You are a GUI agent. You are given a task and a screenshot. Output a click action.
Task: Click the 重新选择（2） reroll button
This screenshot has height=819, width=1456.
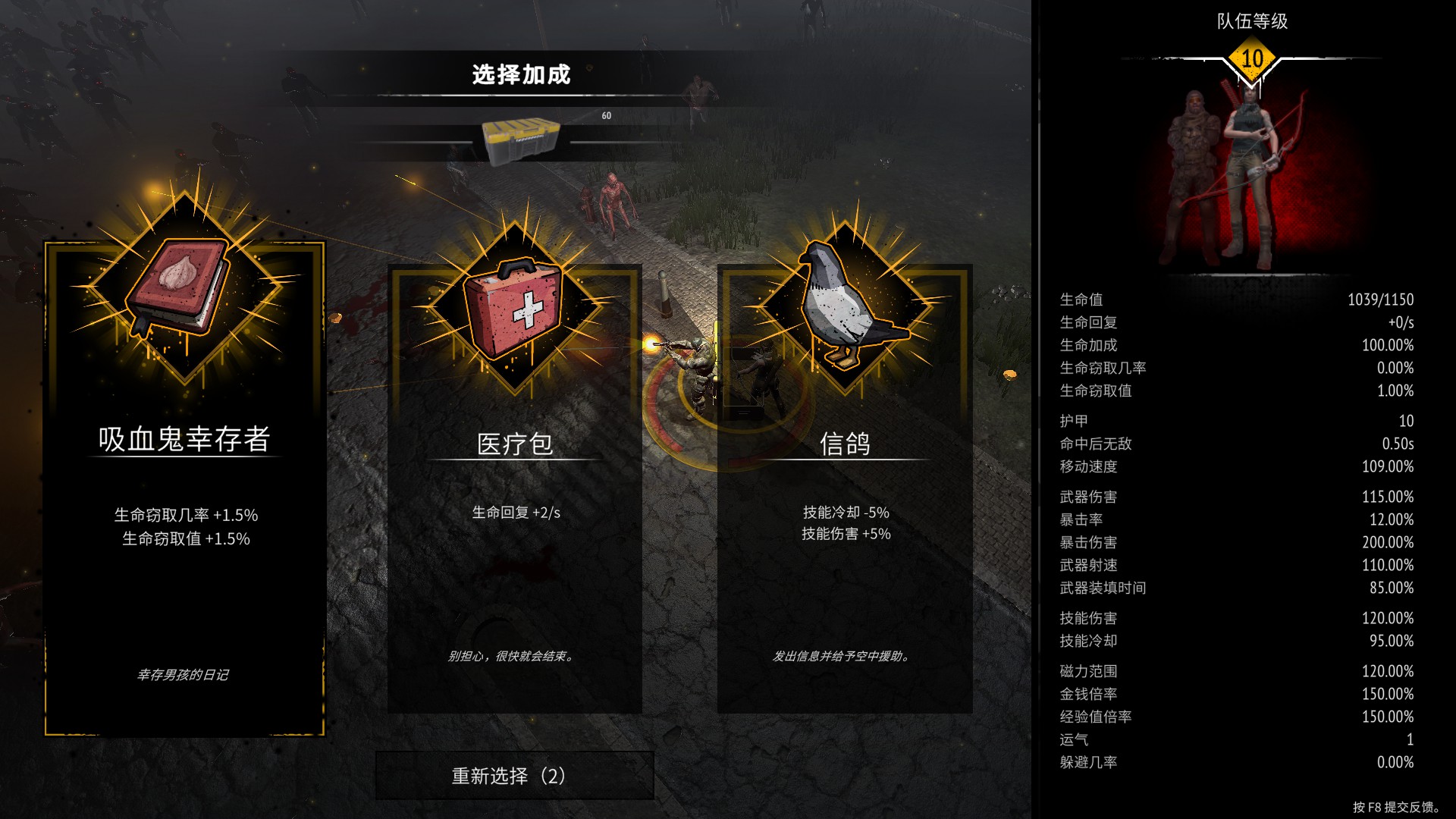click(x=514, y=775)
